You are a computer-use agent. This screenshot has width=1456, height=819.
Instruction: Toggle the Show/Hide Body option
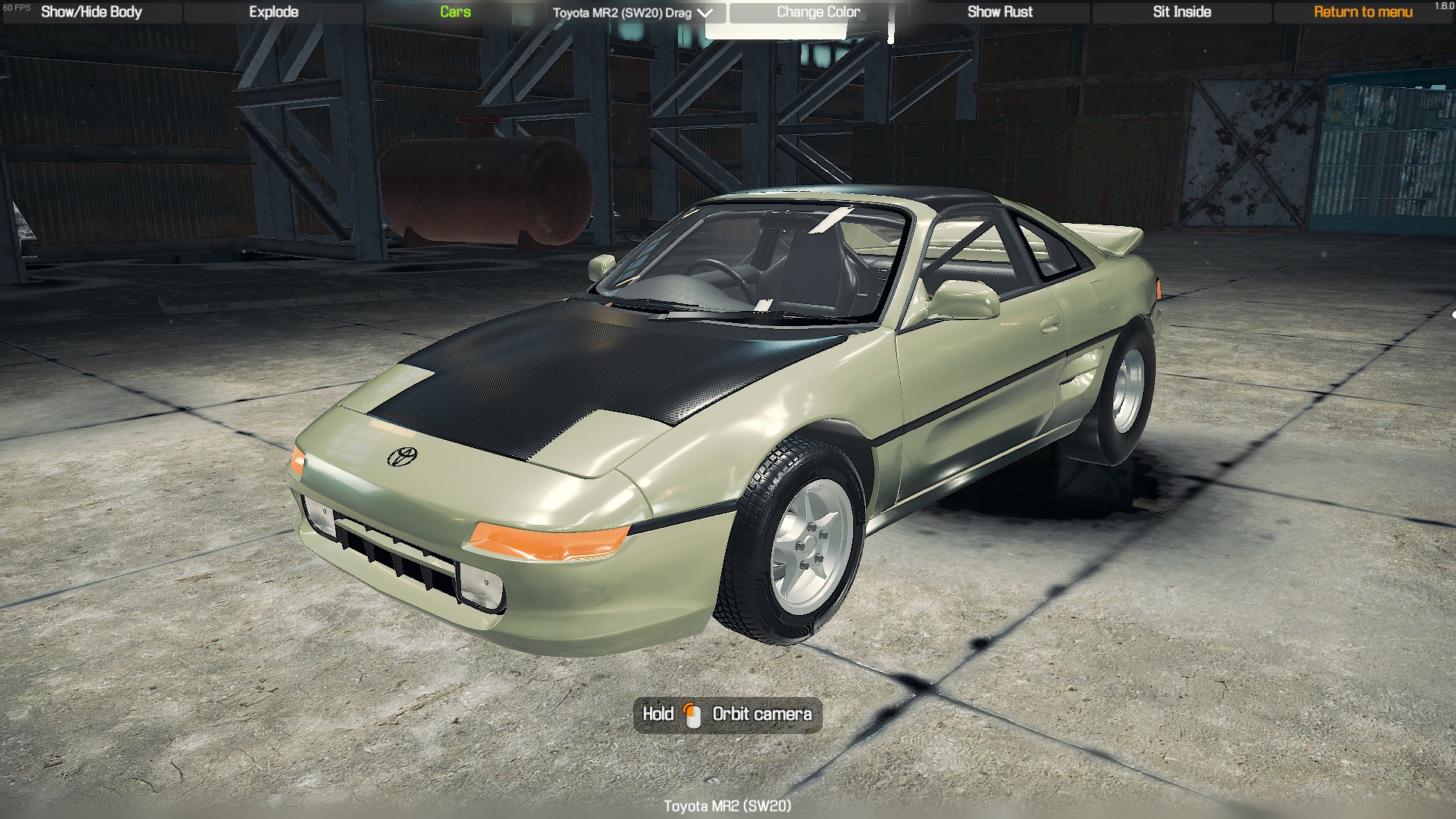point(92,12)
